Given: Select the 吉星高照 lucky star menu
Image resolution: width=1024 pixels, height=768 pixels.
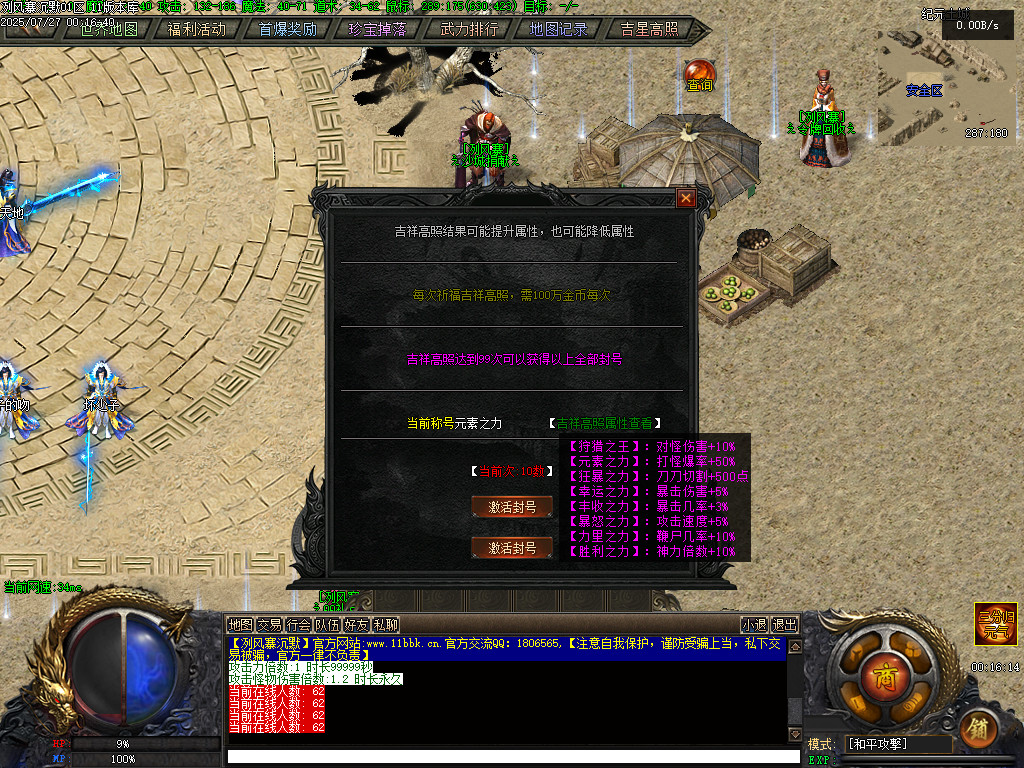Looking at the screenshot, I should coord(648,29).
